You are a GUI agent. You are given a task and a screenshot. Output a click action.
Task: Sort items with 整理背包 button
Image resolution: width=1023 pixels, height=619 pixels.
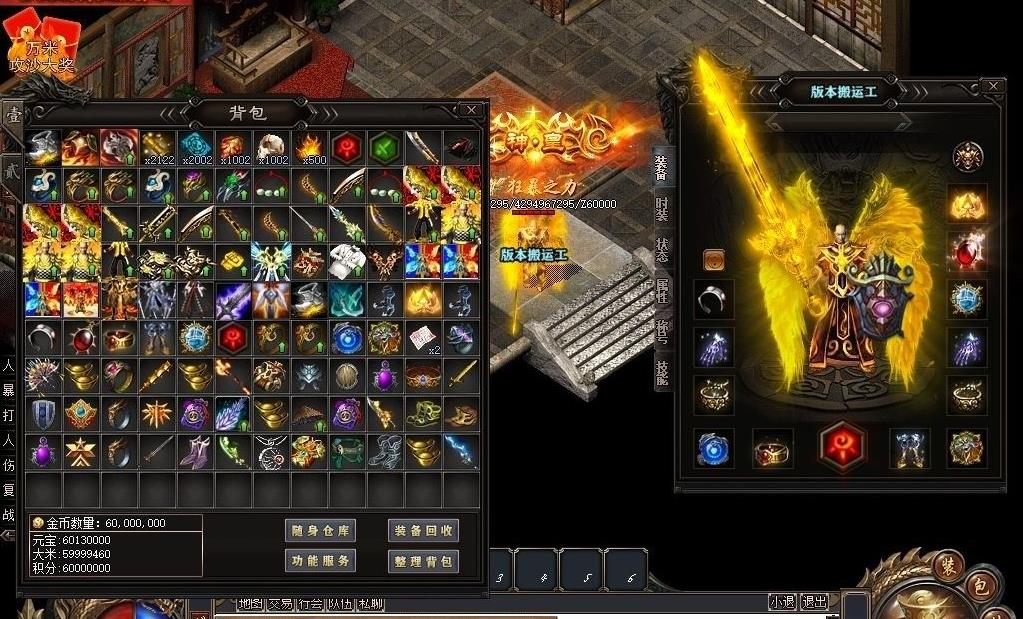tap(423, 561)
